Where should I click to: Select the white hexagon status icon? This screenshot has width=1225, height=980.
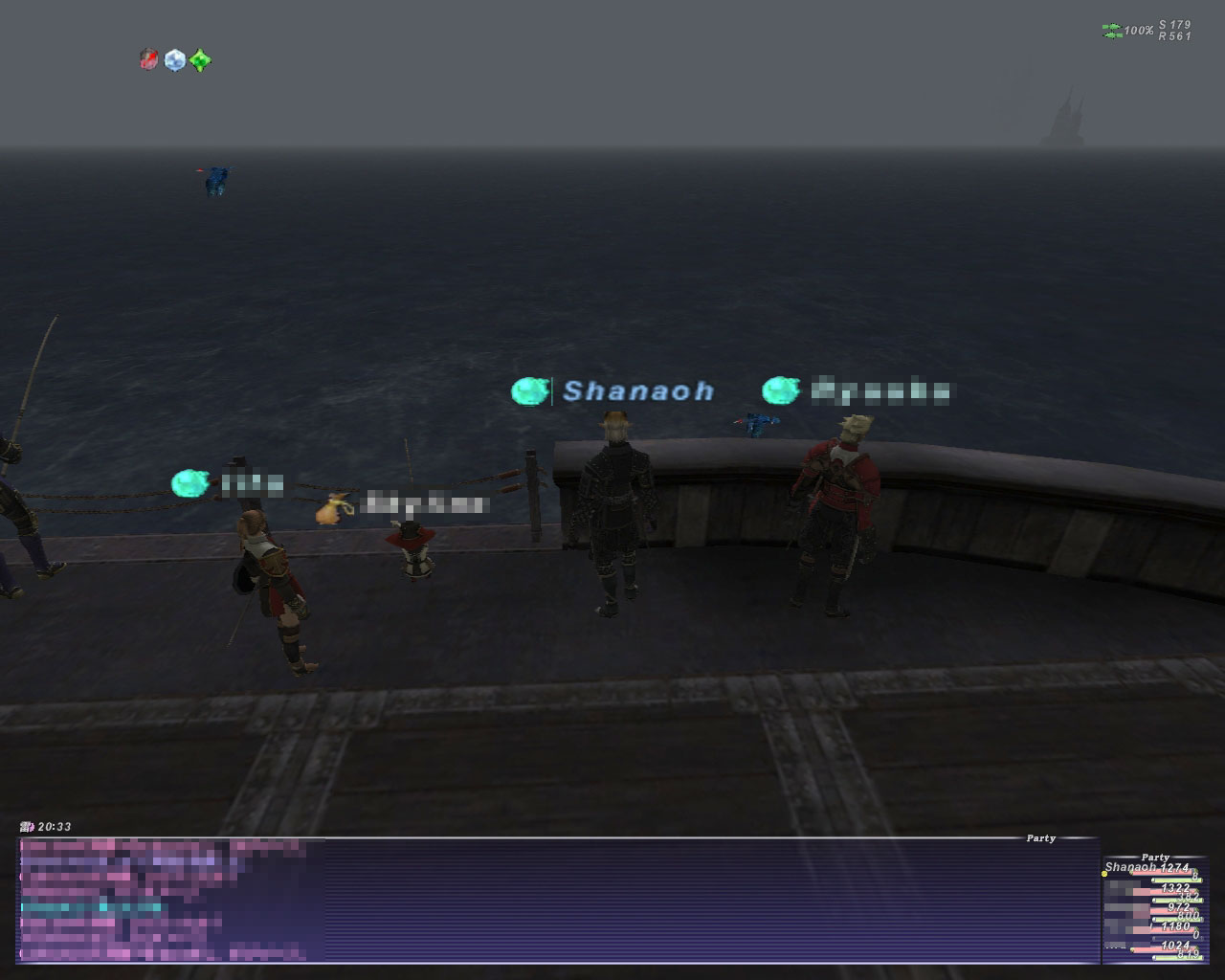click(174, 60)
